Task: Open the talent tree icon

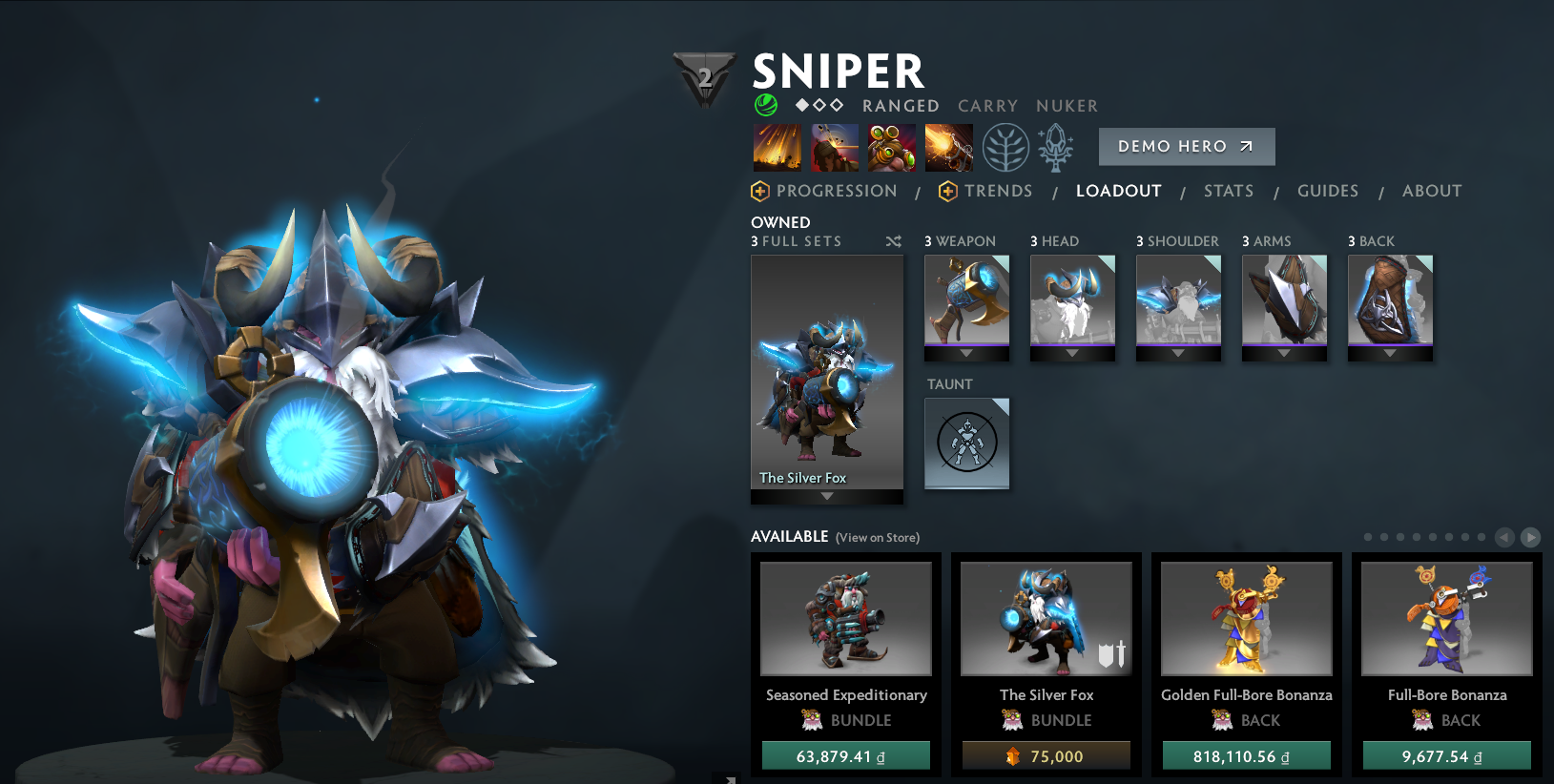Action: [x=1005, y=148]
